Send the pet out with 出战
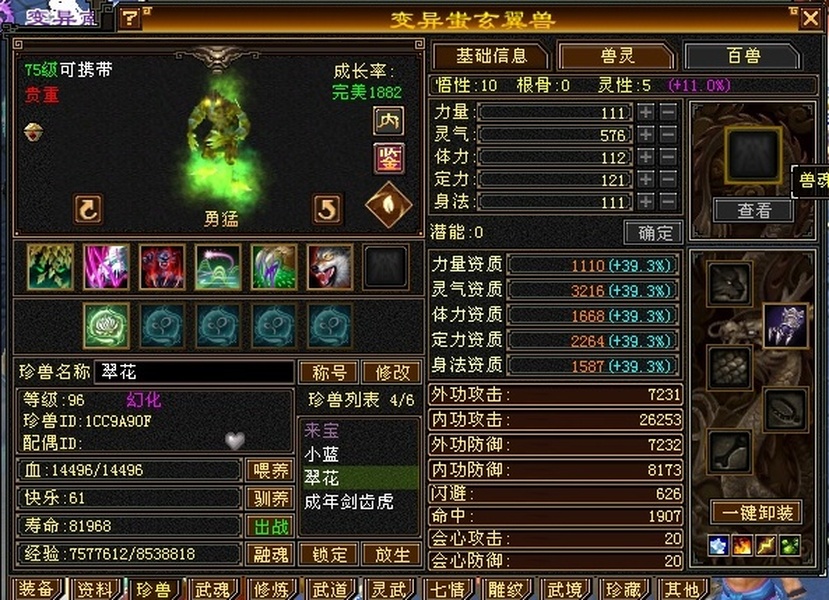Viewport: 829px width, 600px height. 269,526
